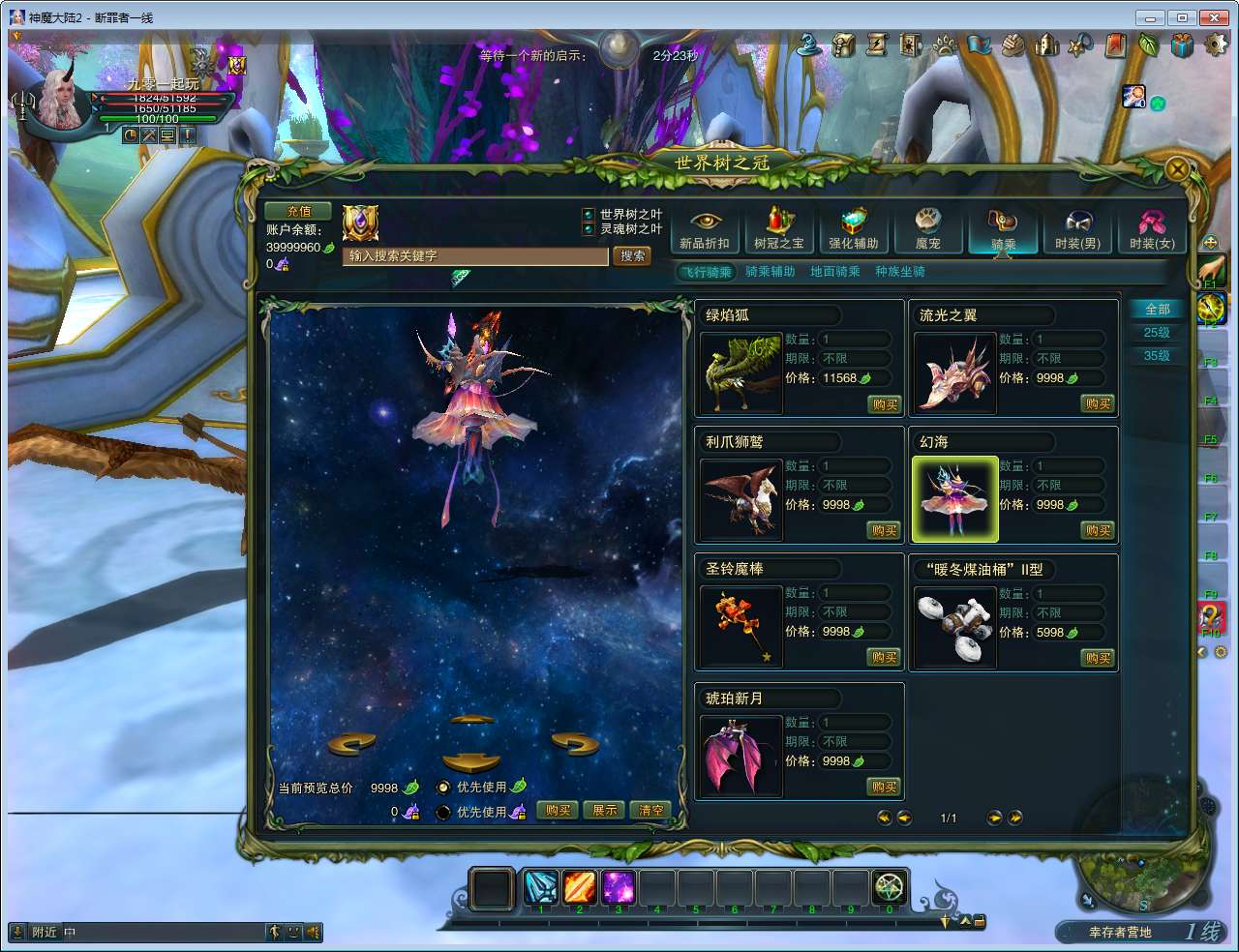Select the 强化辅助 category tab
Viewport: 1239px width, 952px height.
click(x=853, y=230)
